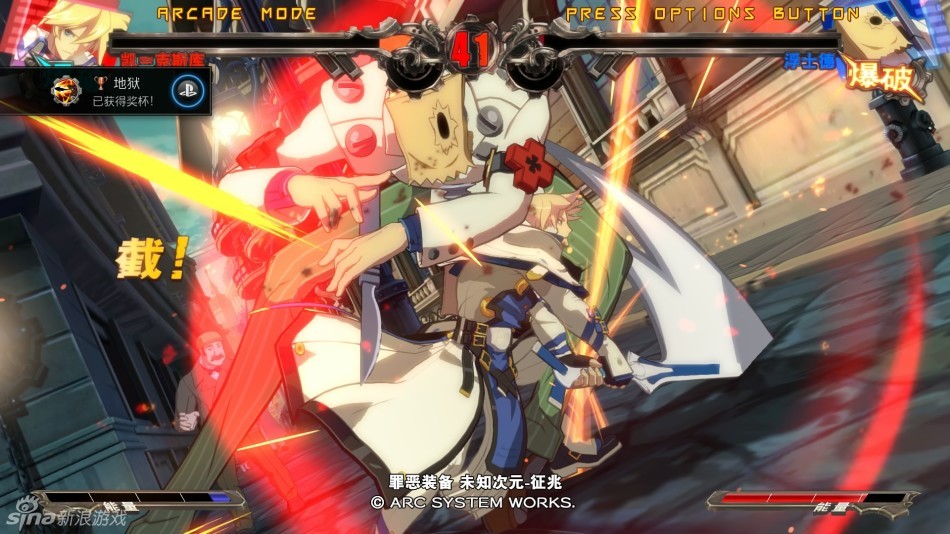
Task: Click the PlayStation logo in the trophy popup
Action: click(x=188, y=92)
